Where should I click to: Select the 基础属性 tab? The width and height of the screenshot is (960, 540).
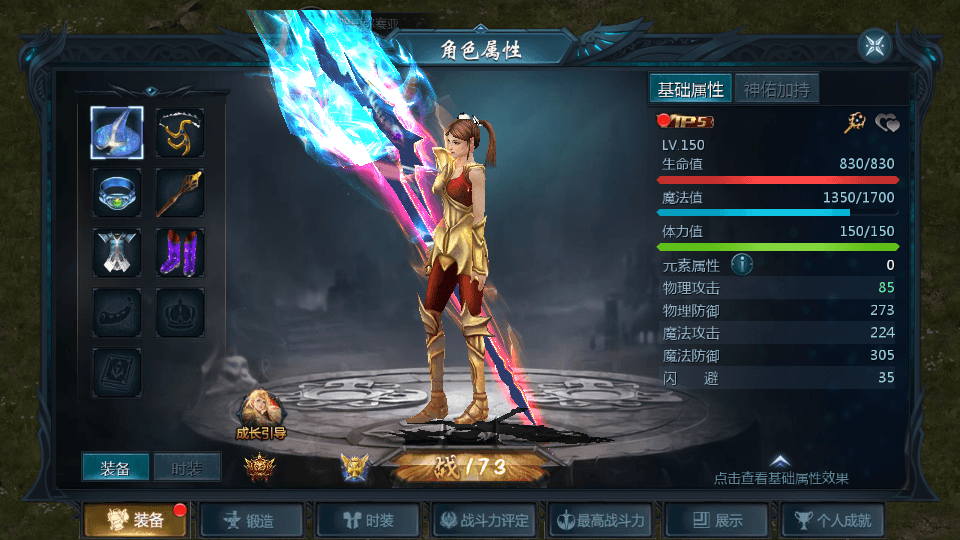click(x=690, y=89)
